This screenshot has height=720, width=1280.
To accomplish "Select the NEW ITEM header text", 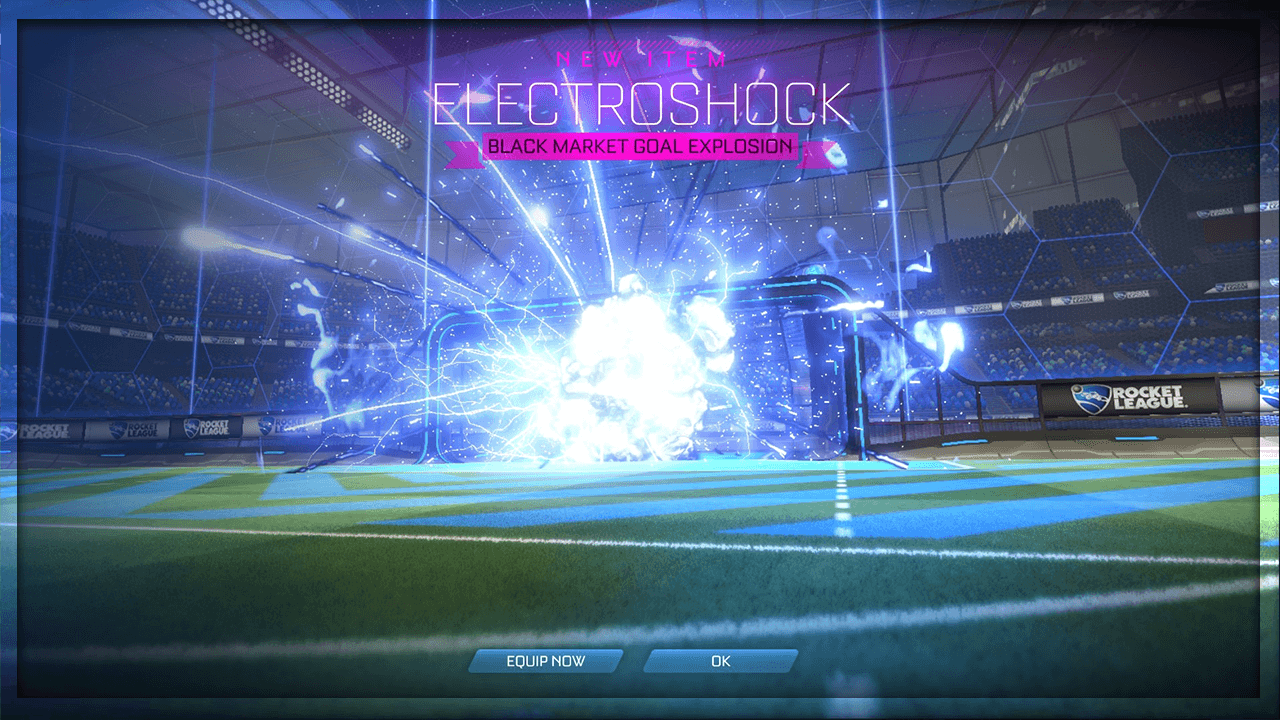I will (640, 60).
